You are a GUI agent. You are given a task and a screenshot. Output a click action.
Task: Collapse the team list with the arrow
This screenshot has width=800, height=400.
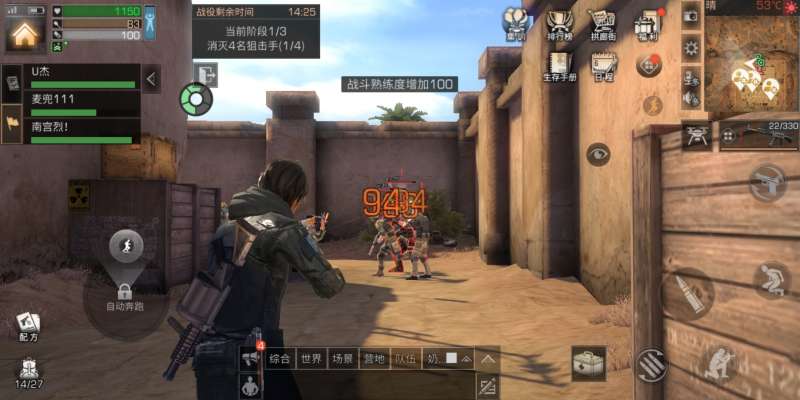[152, 78]
